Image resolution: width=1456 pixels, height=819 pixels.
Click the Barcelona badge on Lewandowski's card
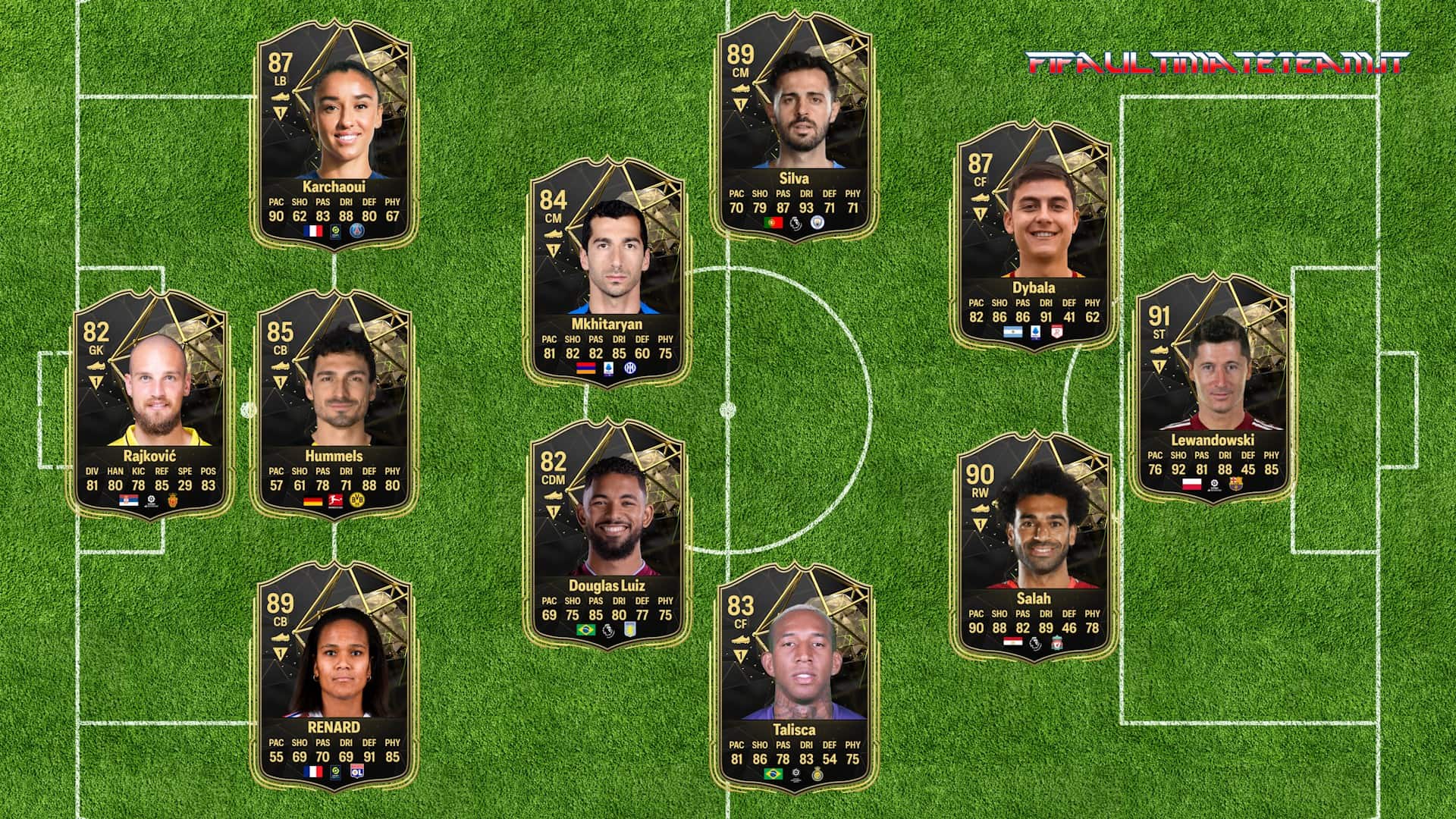[1236, 484]
